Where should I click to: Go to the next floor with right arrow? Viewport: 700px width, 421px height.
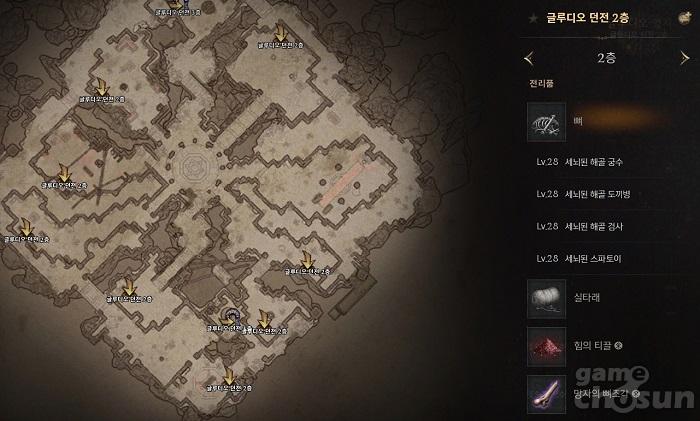point(684,58)
